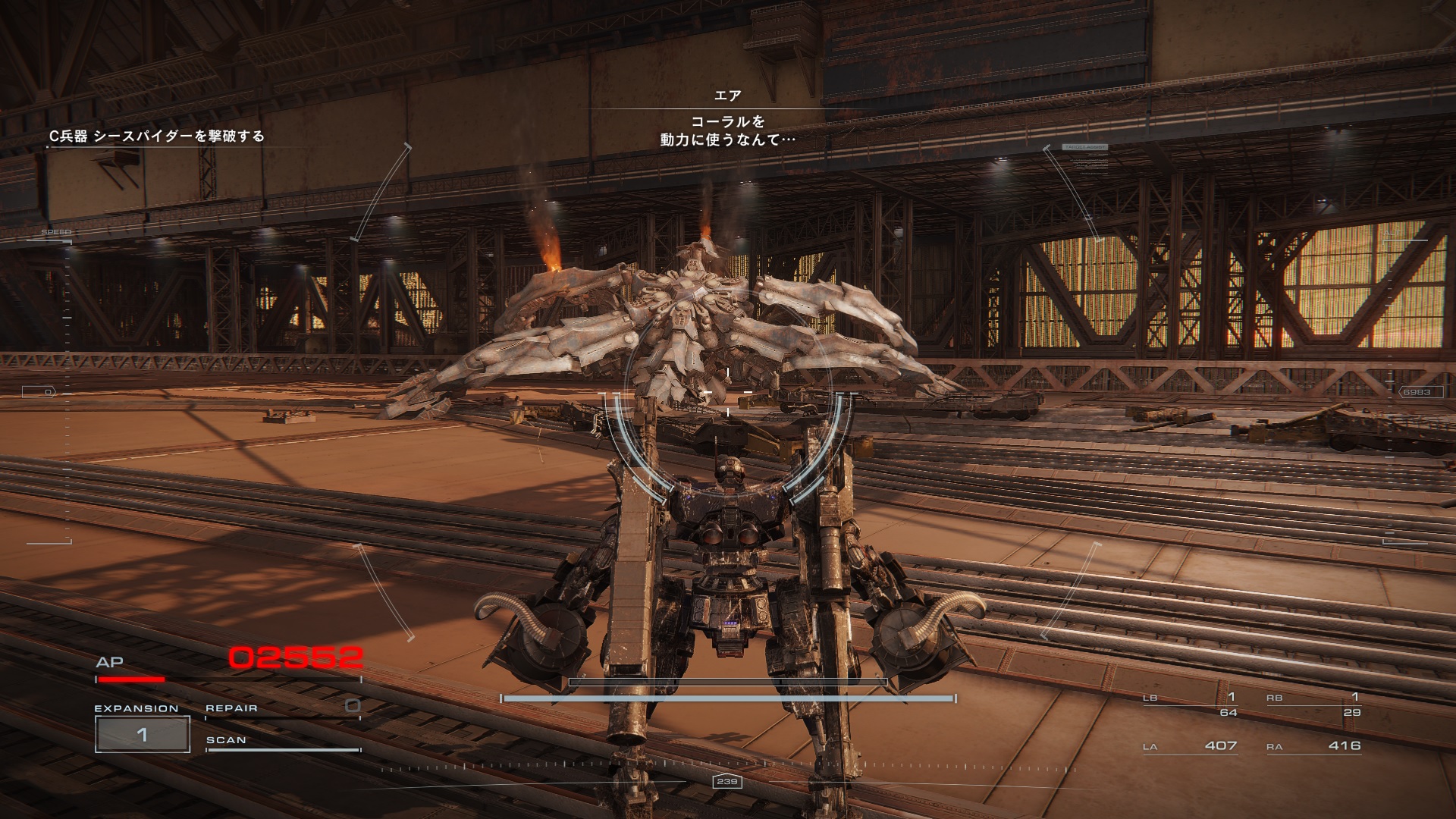Select the LB shoulder weapon slot
Viewport: 1456px width, 819px height.
click(x=1191, y=704)
